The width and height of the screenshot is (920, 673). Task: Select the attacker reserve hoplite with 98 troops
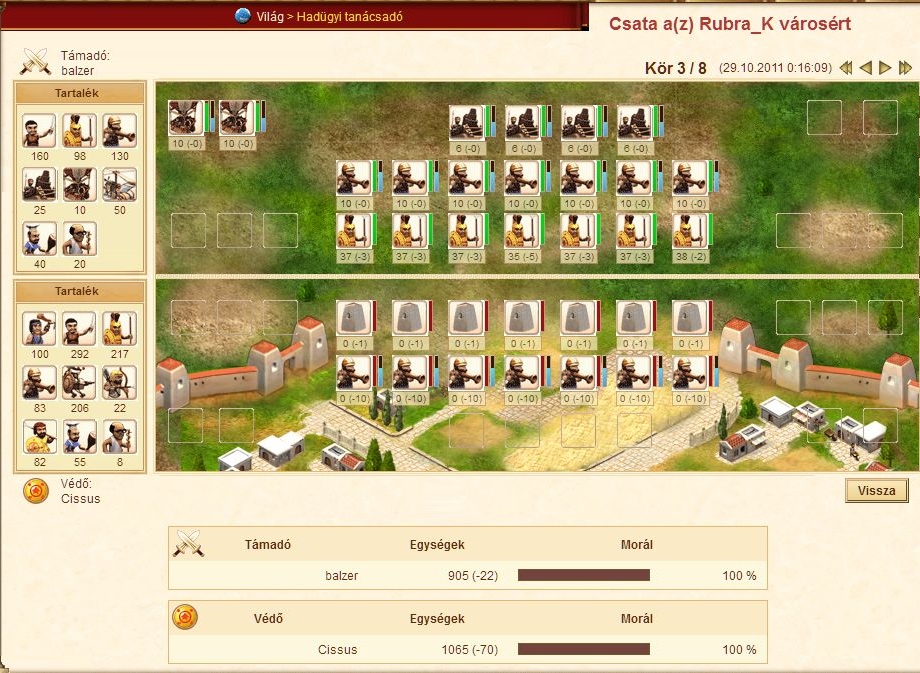coord(80,130)
